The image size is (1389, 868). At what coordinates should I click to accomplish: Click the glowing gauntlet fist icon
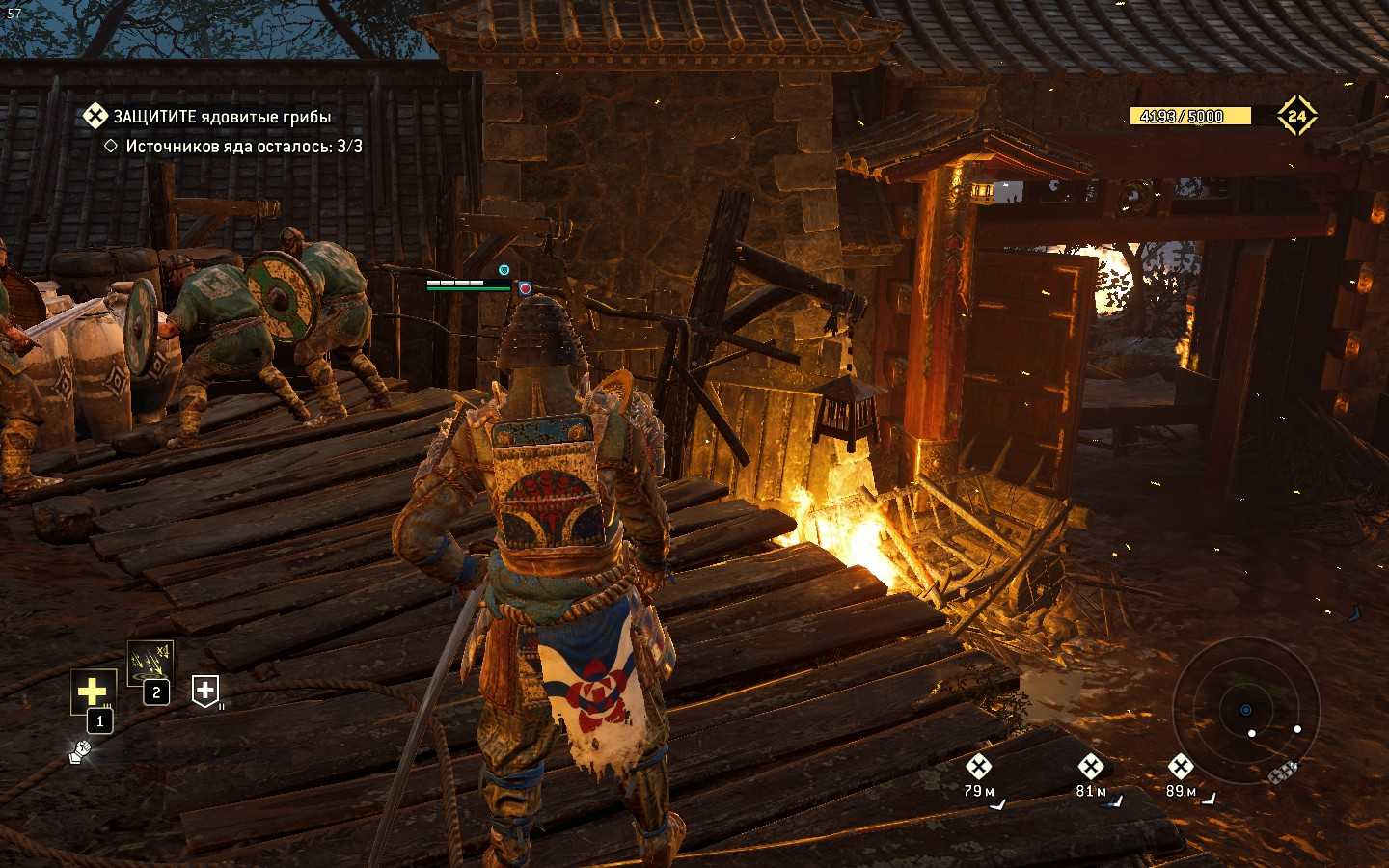80,750
